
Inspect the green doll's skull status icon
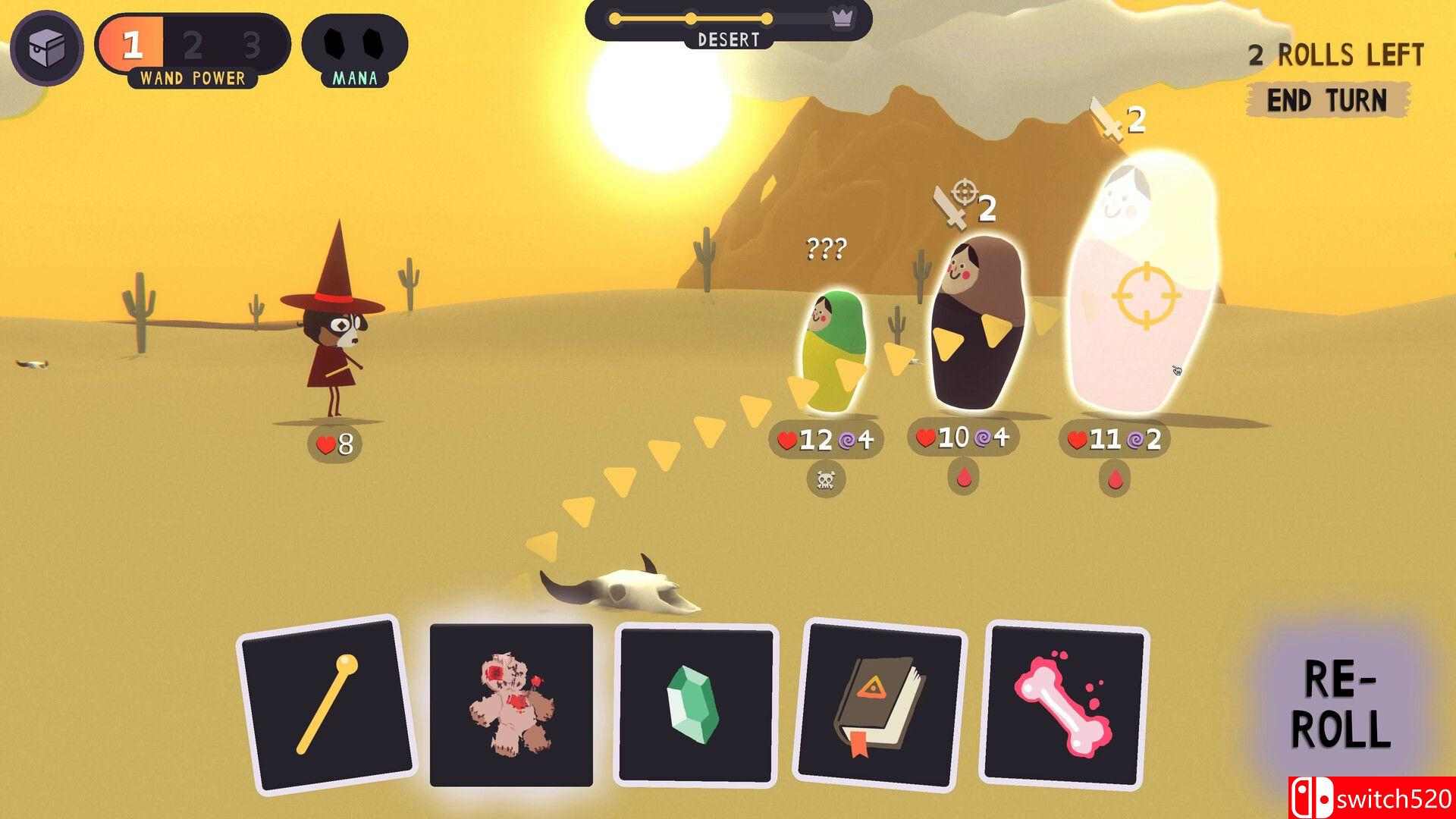[826, 481]
